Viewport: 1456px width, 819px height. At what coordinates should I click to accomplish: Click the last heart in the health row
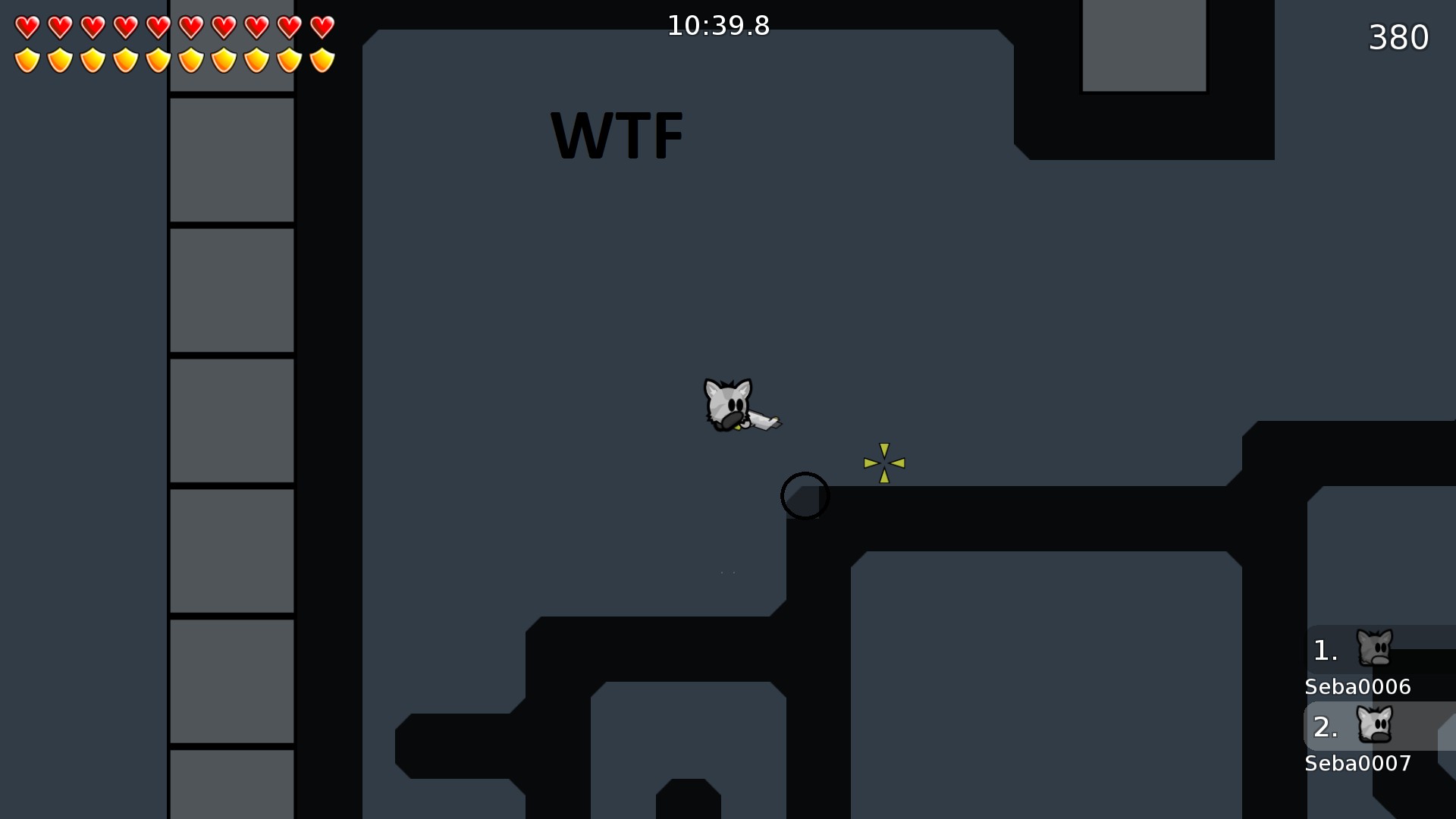point(322,27)
